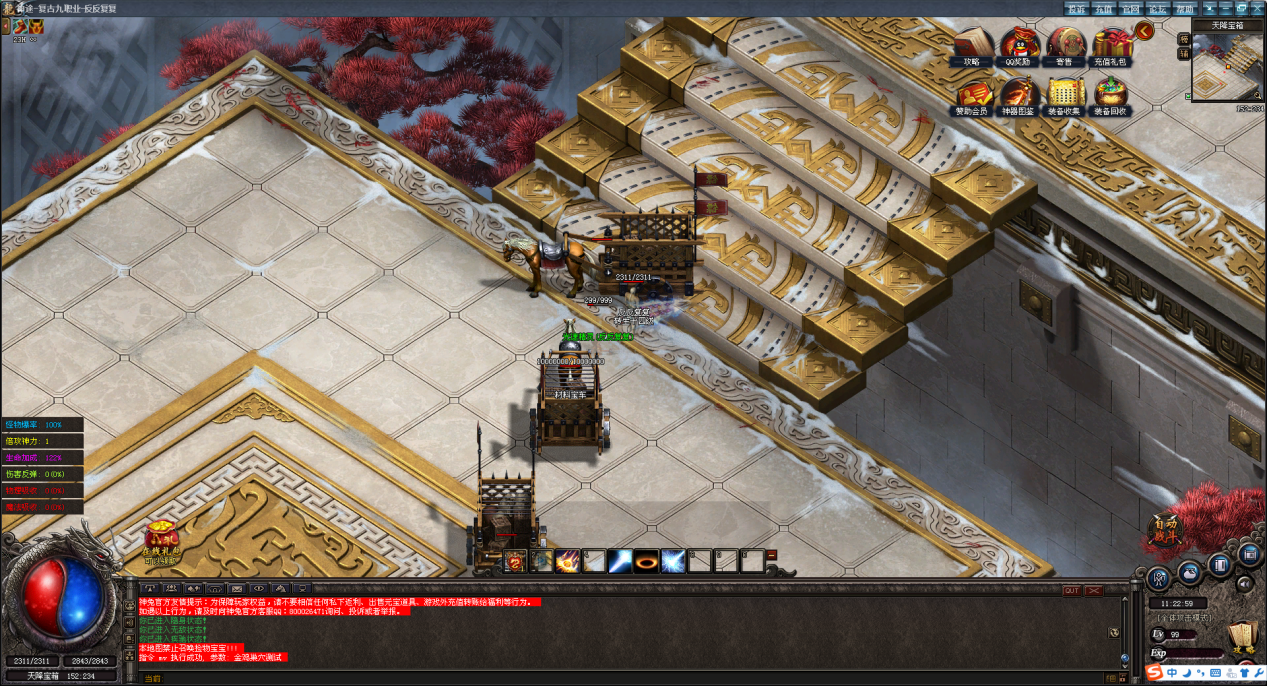This screenshot has width=1267, height=686.
Task: Toggle the 自动战斗 auto-battle button
Action: click(x=1166, y=530)
